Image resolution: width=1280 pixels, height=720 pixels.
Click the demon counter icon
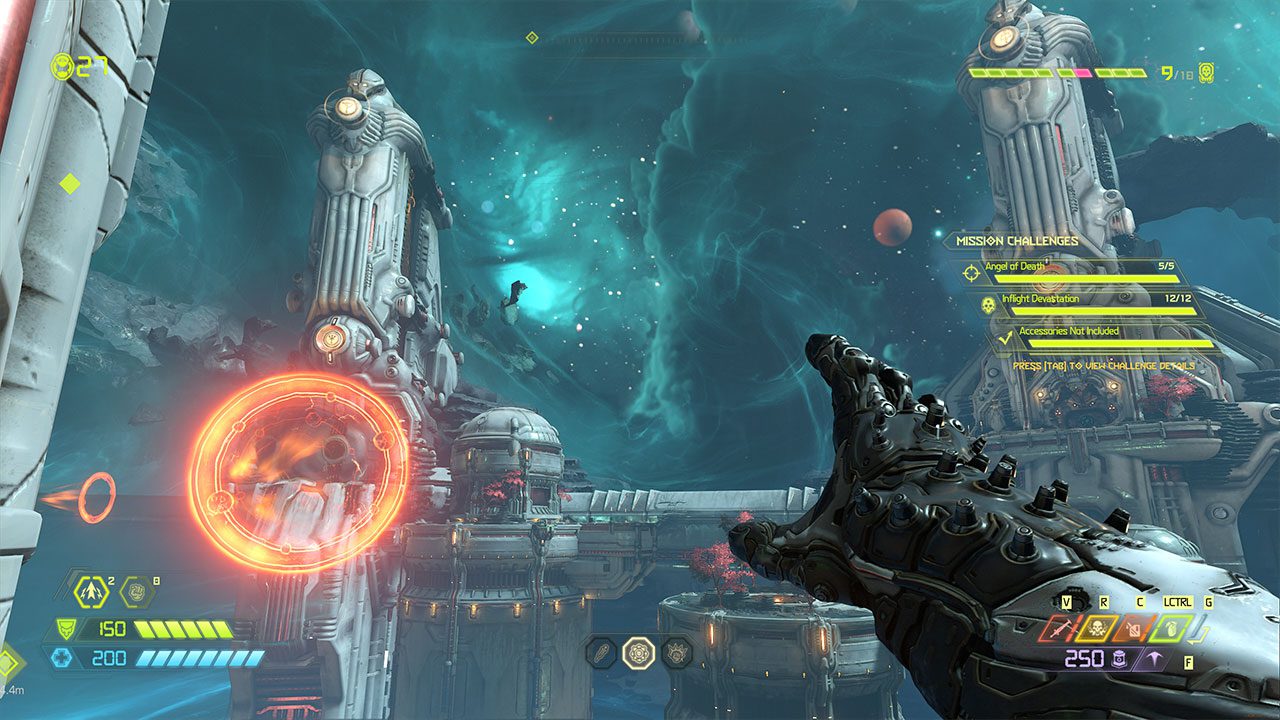coord(1207,72)
